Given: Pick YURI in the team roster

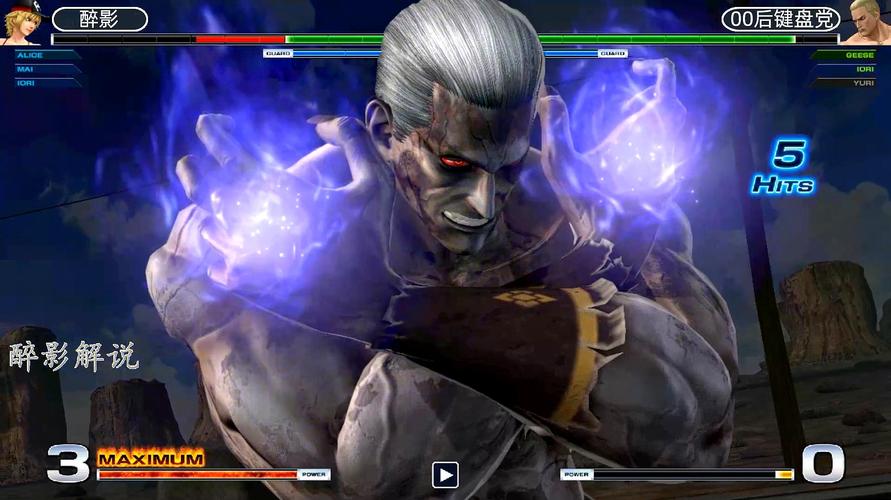Looking at the screenshot, I should pos(861,82).
